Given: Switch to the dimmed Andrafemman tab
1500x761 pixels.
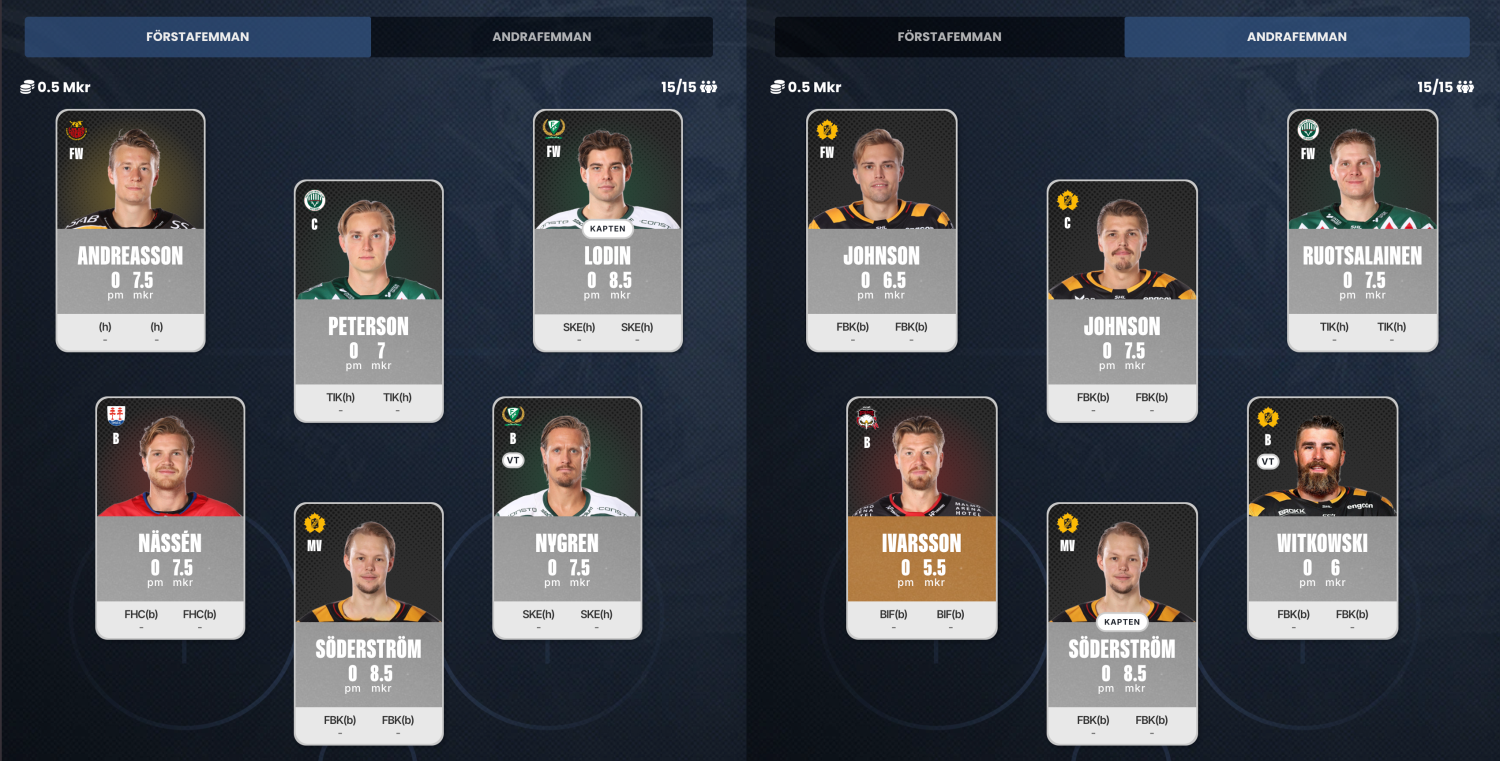Looking at the screenshot, I should [541, 37].
